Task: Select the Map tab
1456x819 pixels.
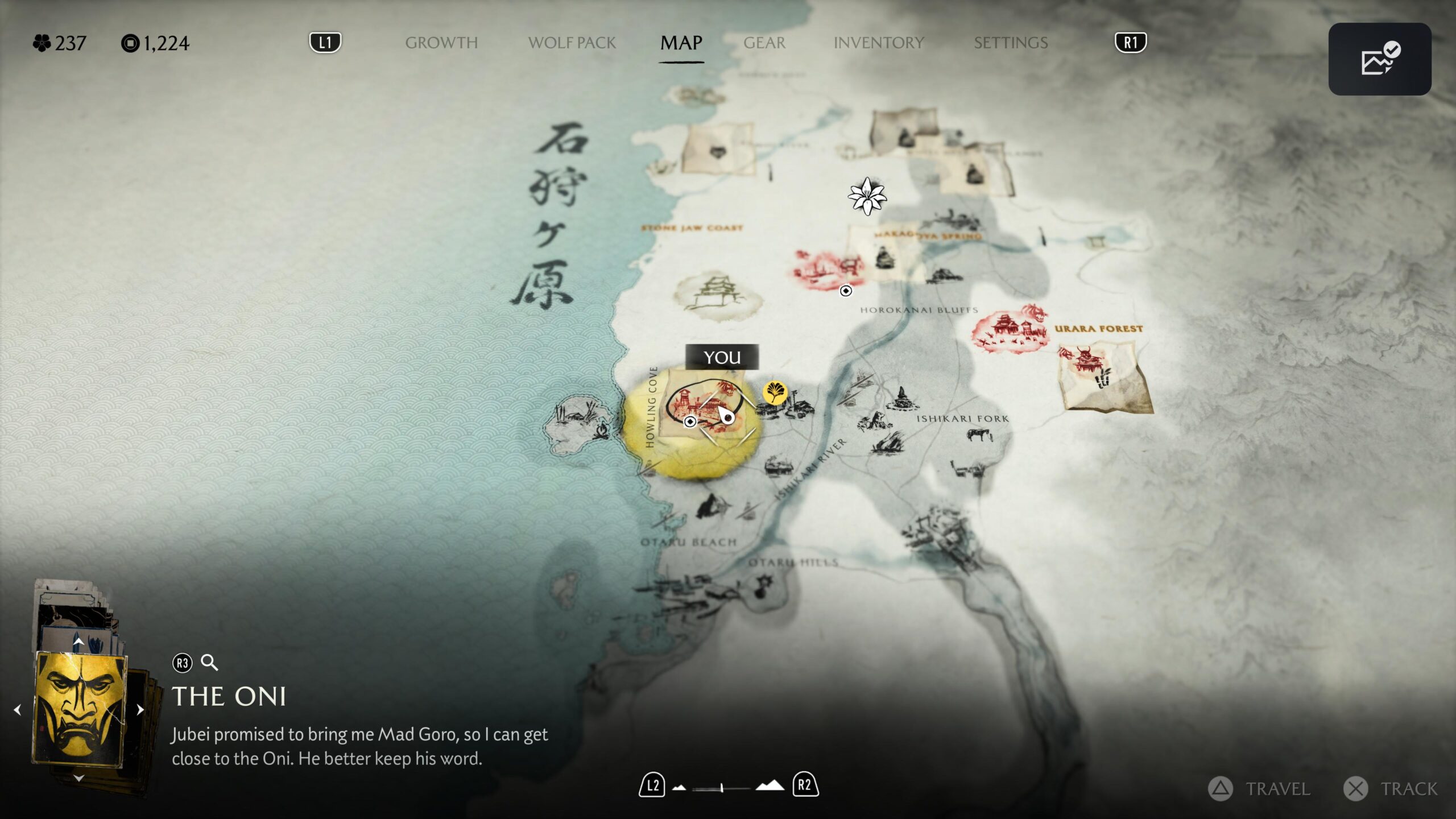Action: (x=681, y=43)
